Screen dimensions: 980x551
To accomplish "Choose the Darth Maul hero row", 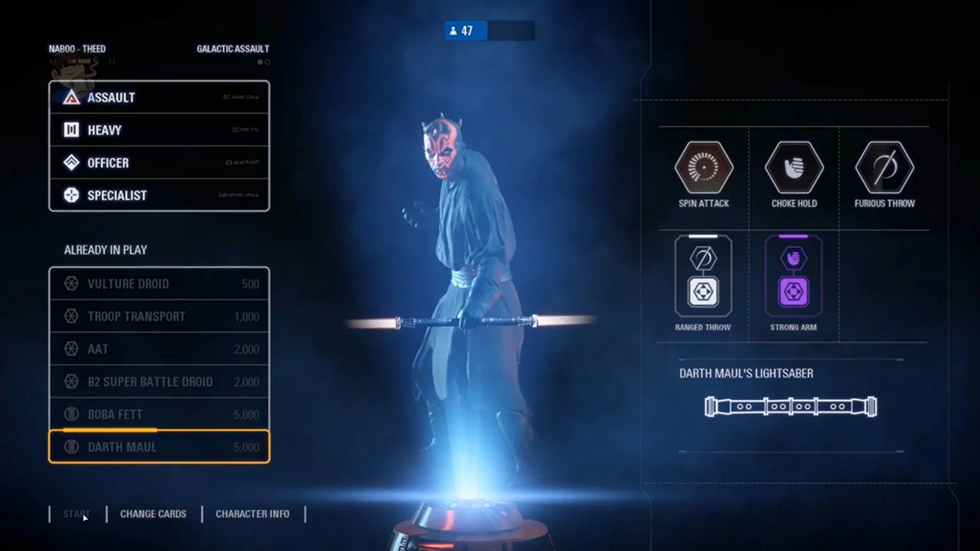I will pyautogui.click(x=158, y=447).
